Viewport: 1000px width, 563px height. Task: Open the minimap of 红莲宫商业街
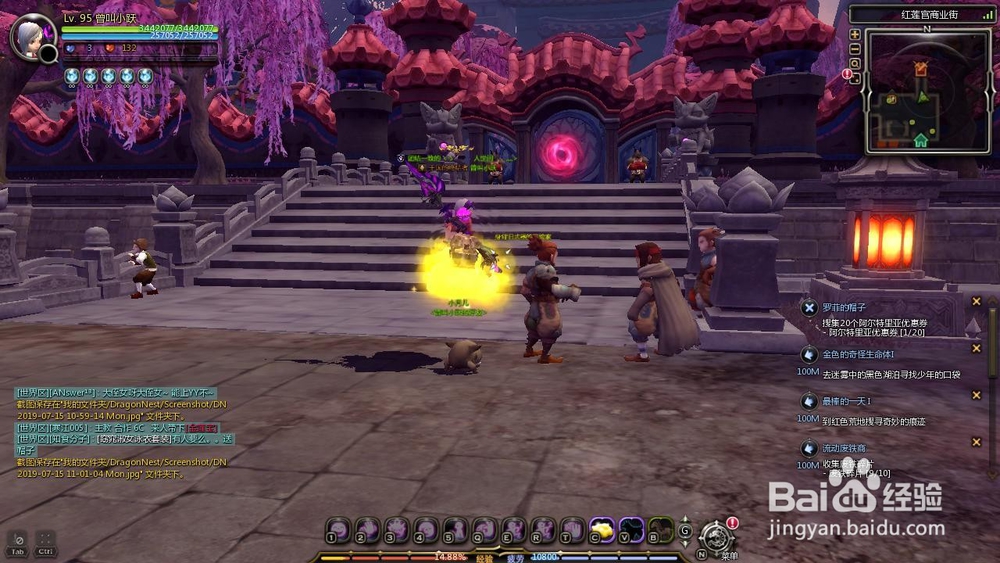[x=920, y=88]
